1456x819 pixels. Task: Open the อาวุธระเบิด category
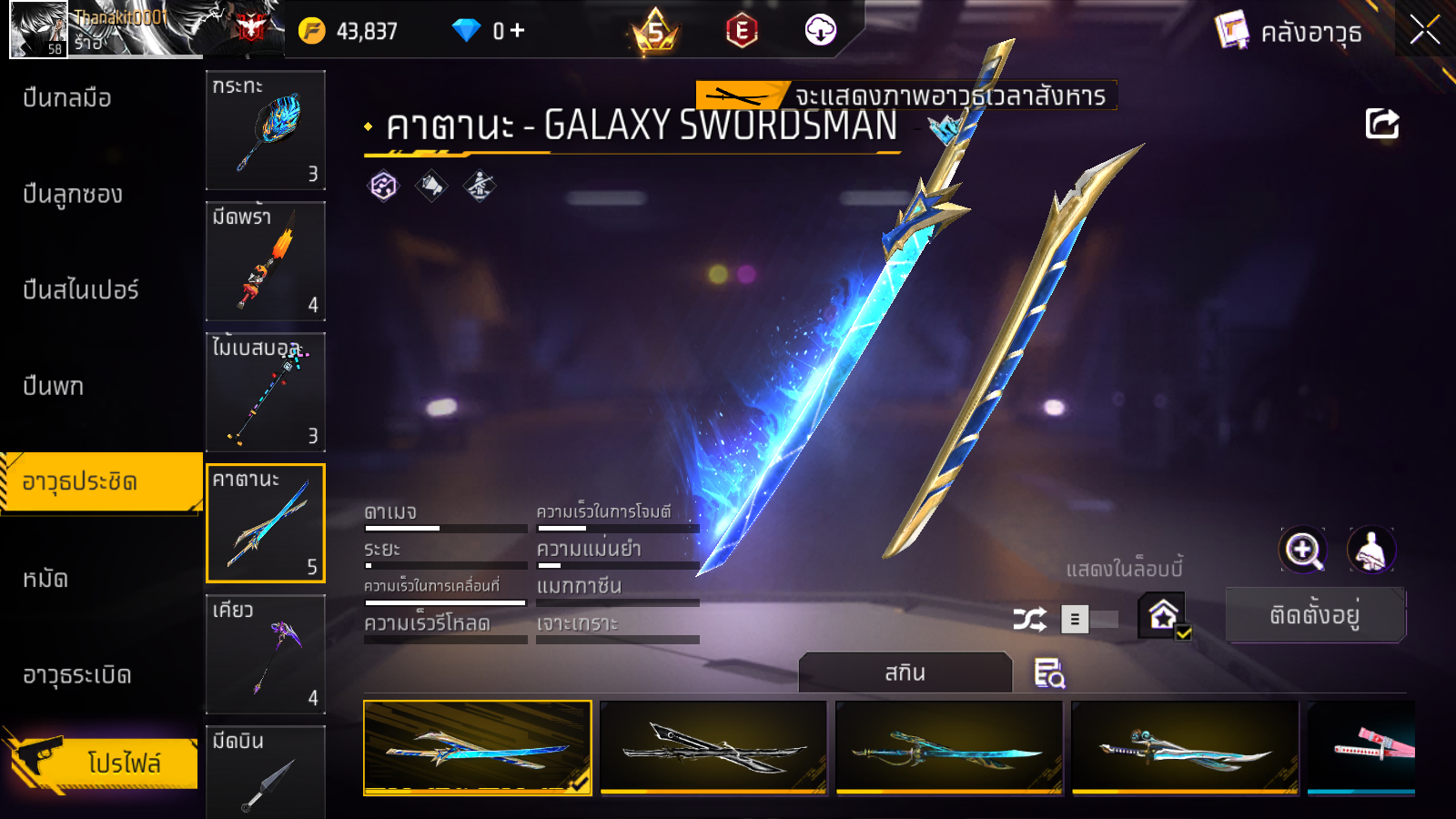coord(77,675)
